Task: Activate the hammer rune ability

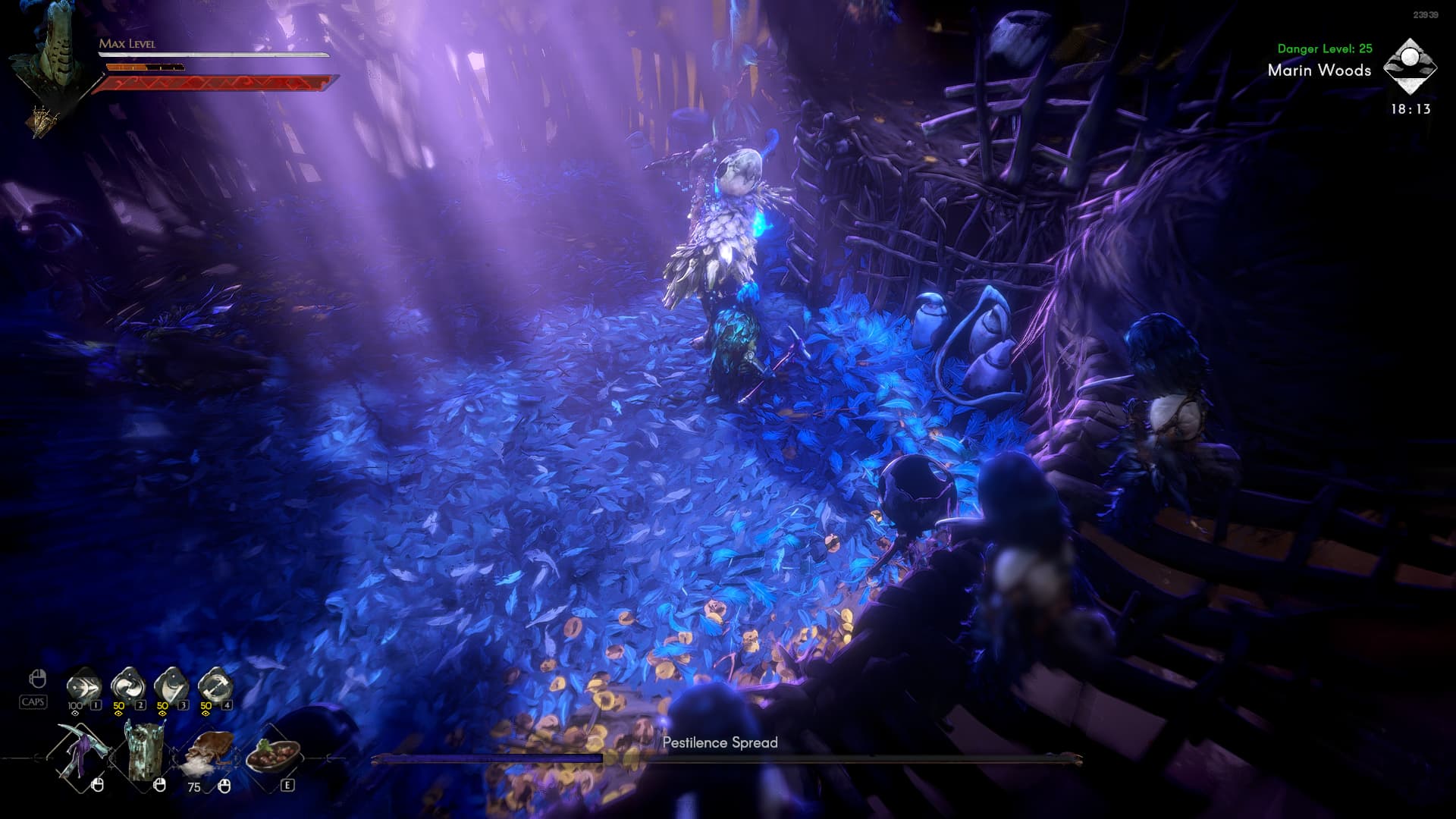Action: [x=215, y=686]
